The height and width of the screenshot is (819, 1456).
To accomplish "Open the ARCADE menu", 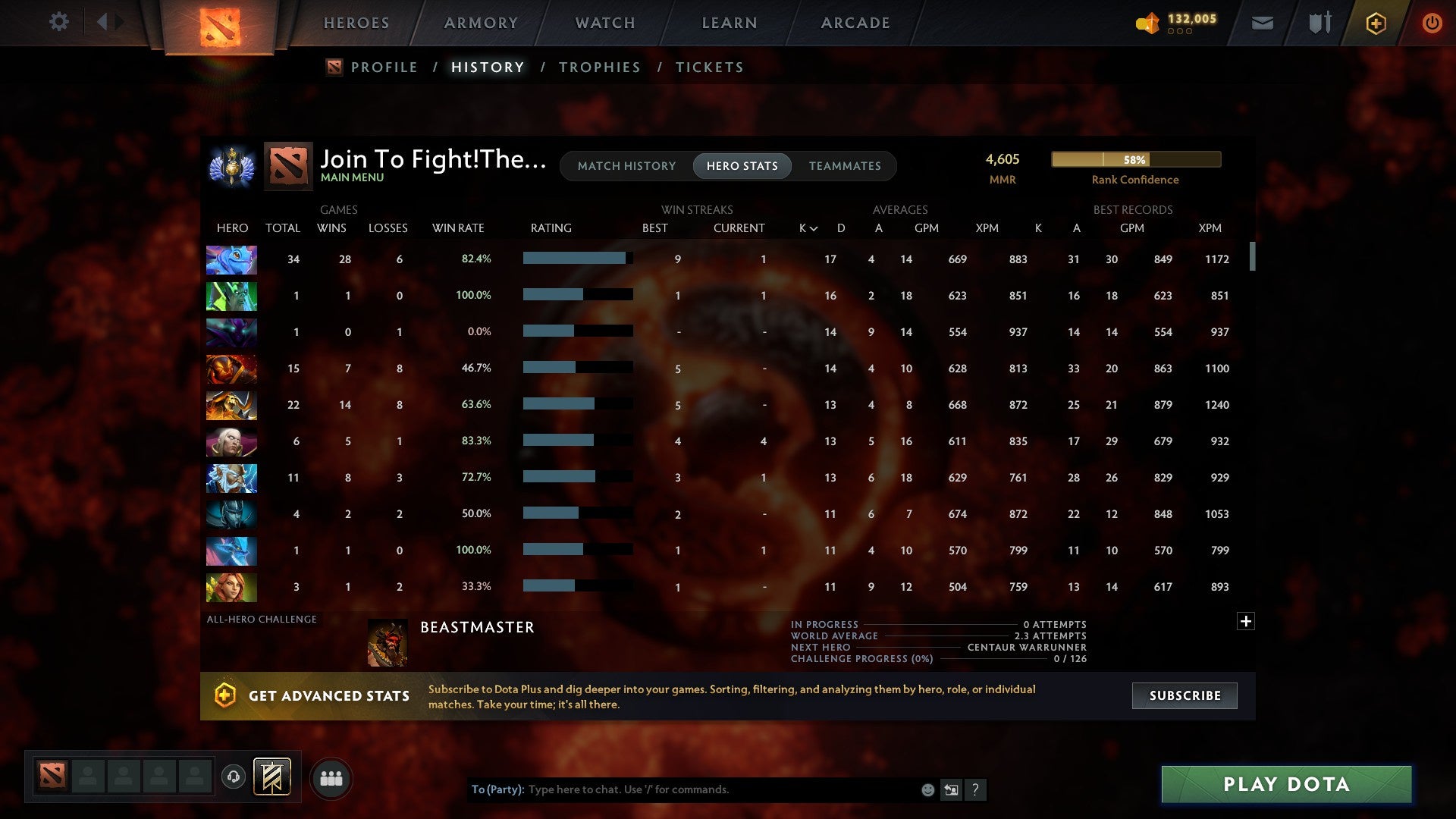I will pyautogui.click(x=855, y=22).
